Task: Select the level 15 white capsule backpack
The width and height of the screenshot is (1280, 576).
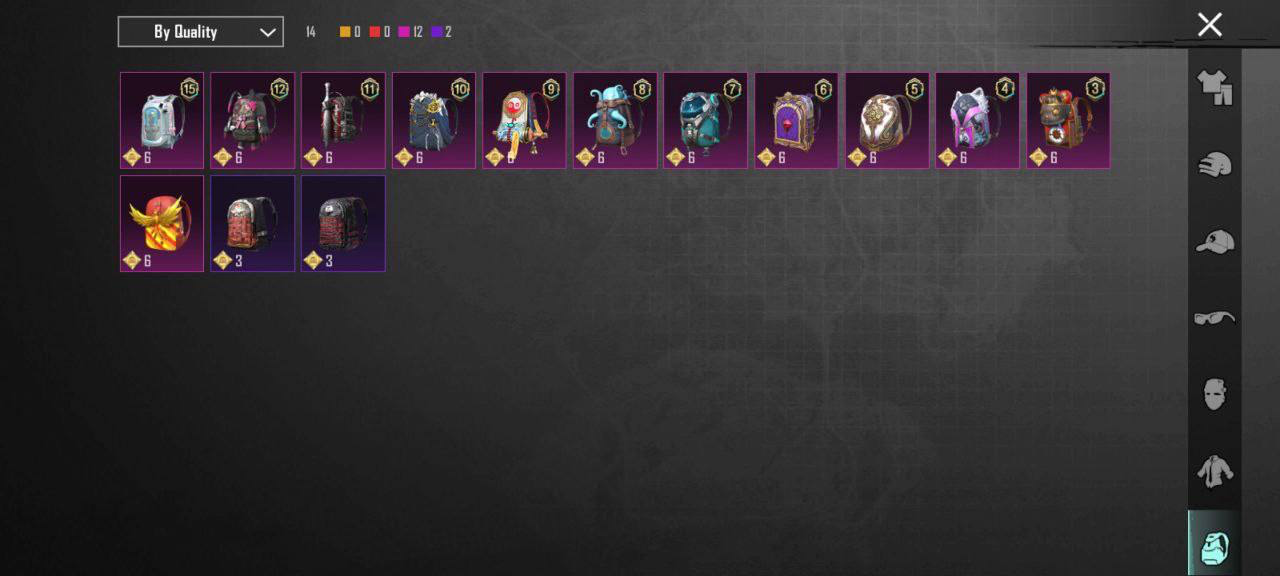Action: point(162,120)
